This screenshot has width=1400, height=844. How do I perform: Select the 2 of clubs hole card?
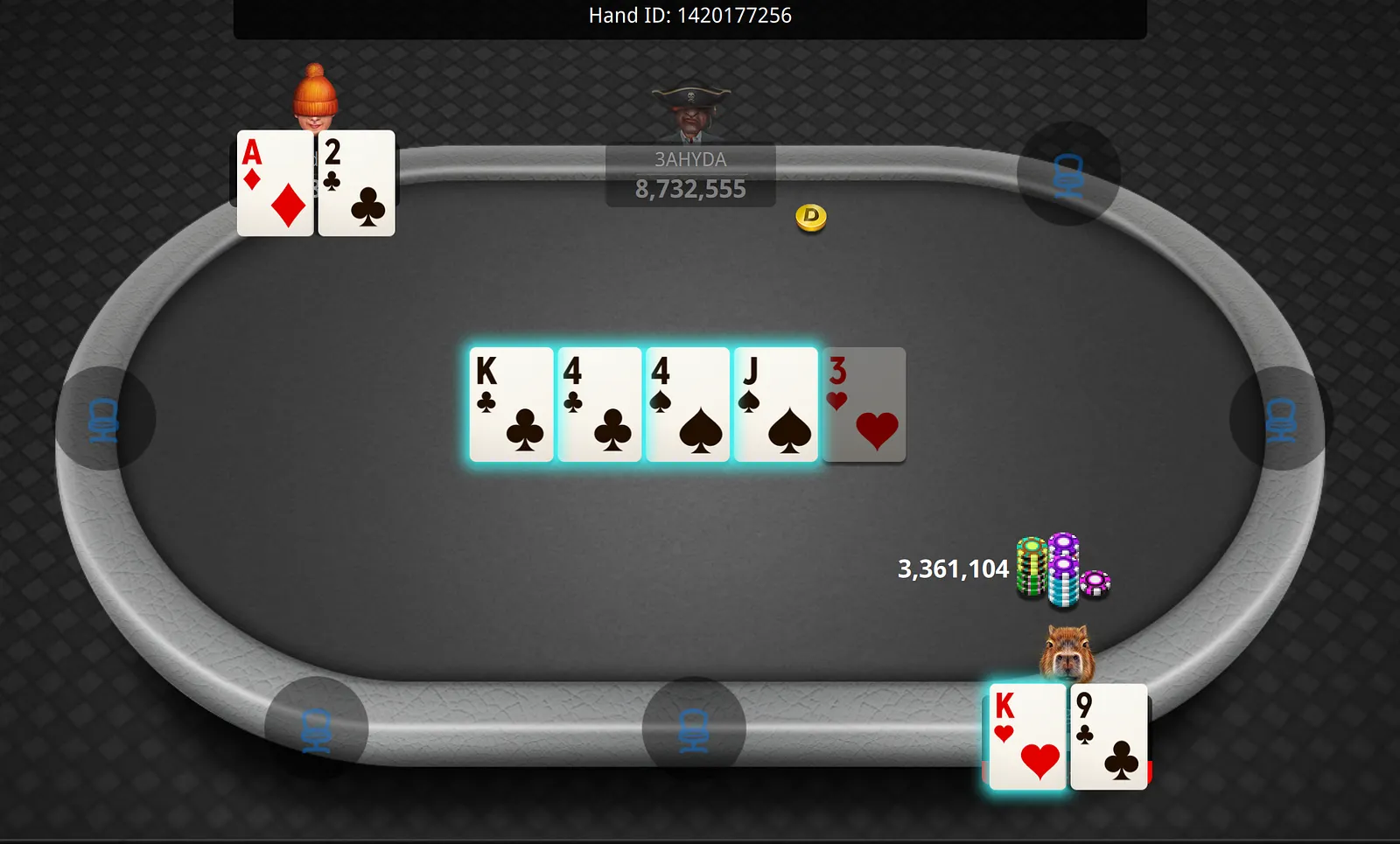[357, 184]
